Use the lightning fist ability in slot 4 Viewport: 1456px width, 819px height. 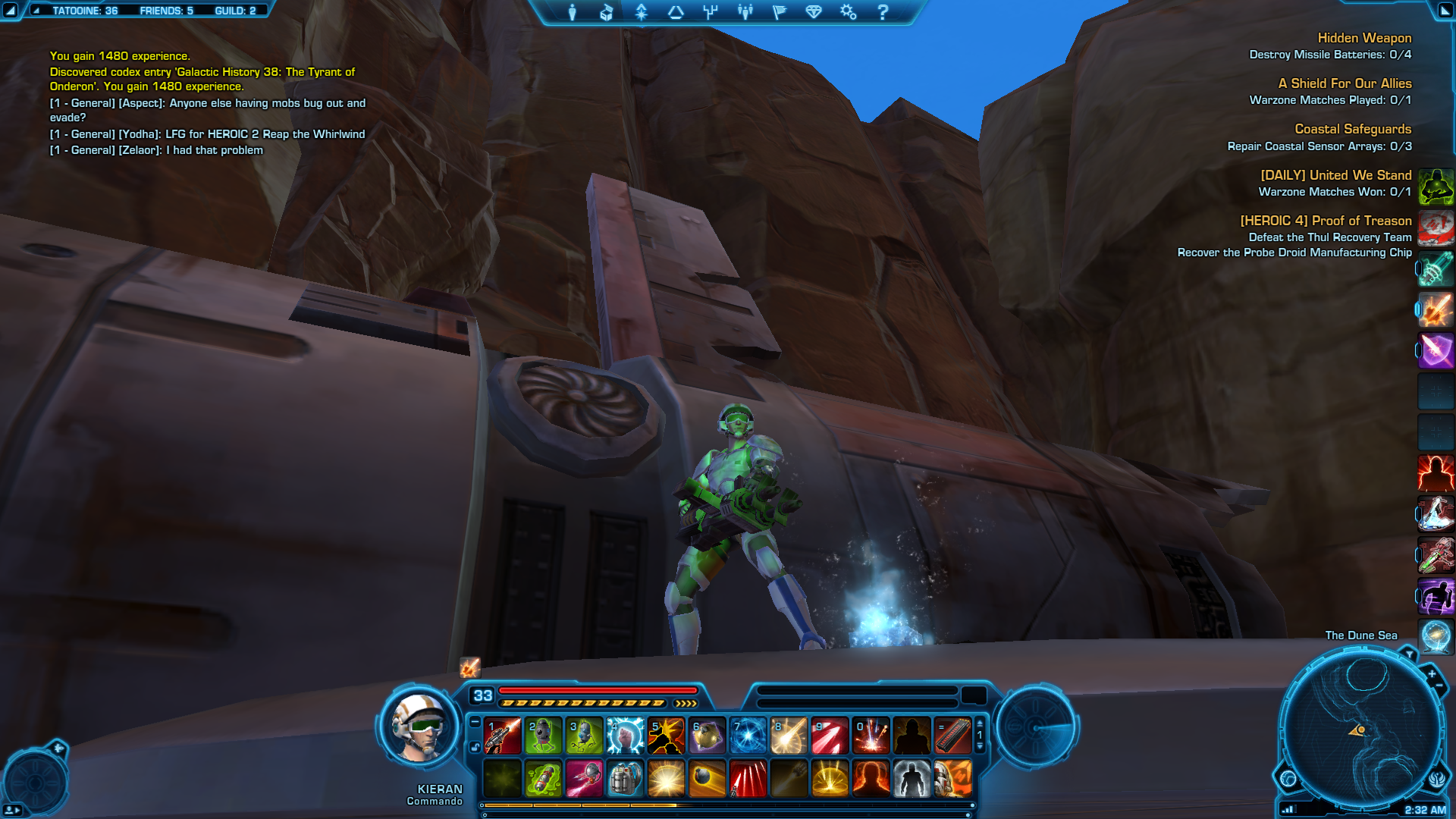pyautogui.click(x=625, y=736)
